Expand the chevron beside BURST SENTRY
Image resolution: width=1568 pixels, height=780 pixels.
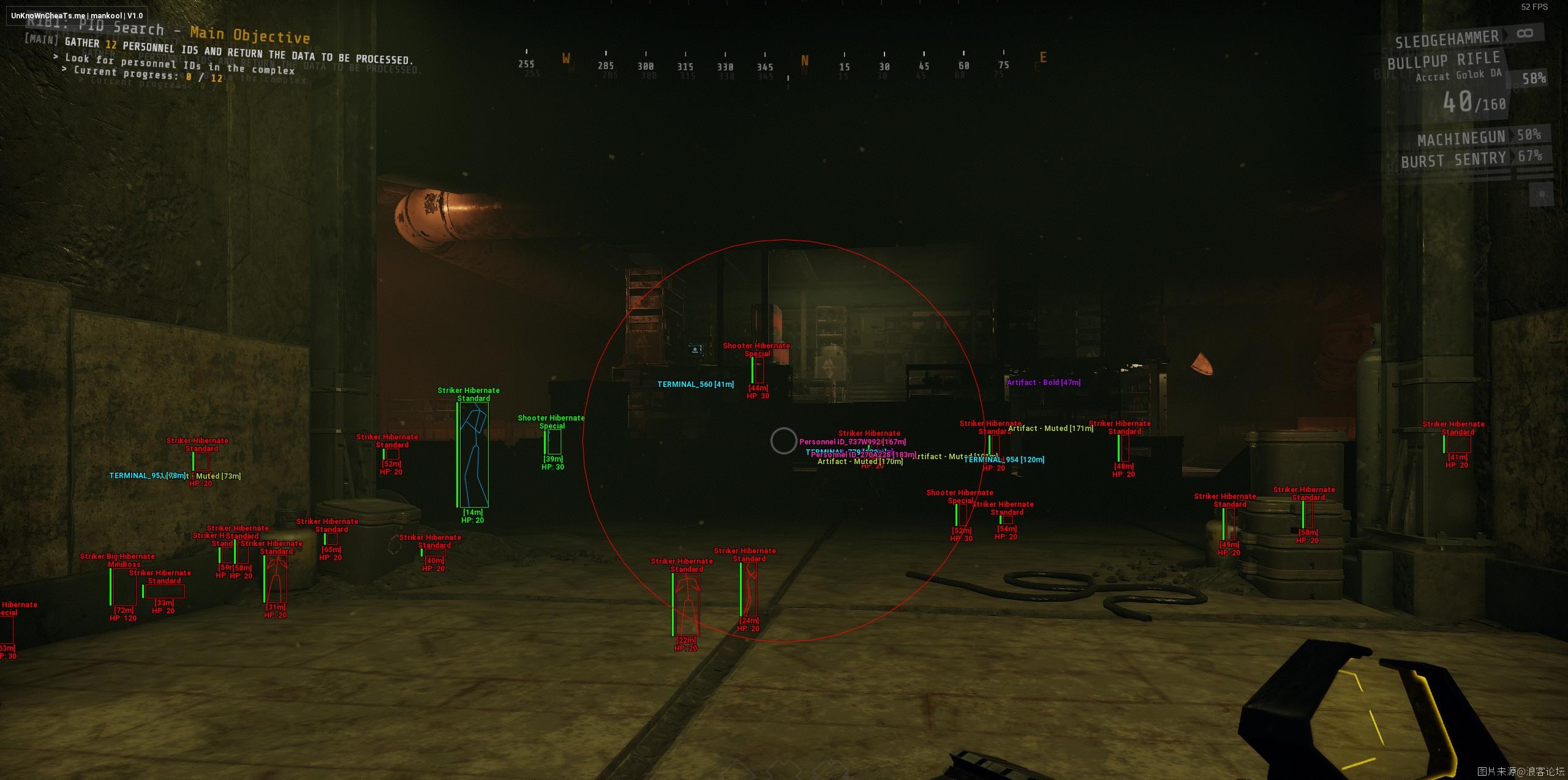click(1513, 158)
